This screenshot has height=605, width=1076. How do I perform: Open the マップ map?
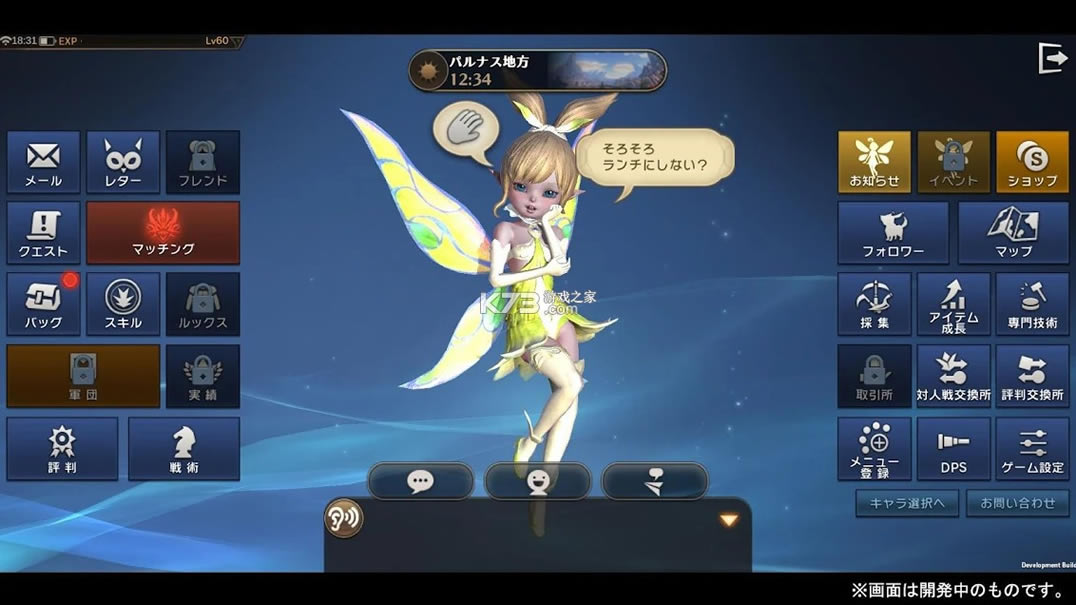1013,233
